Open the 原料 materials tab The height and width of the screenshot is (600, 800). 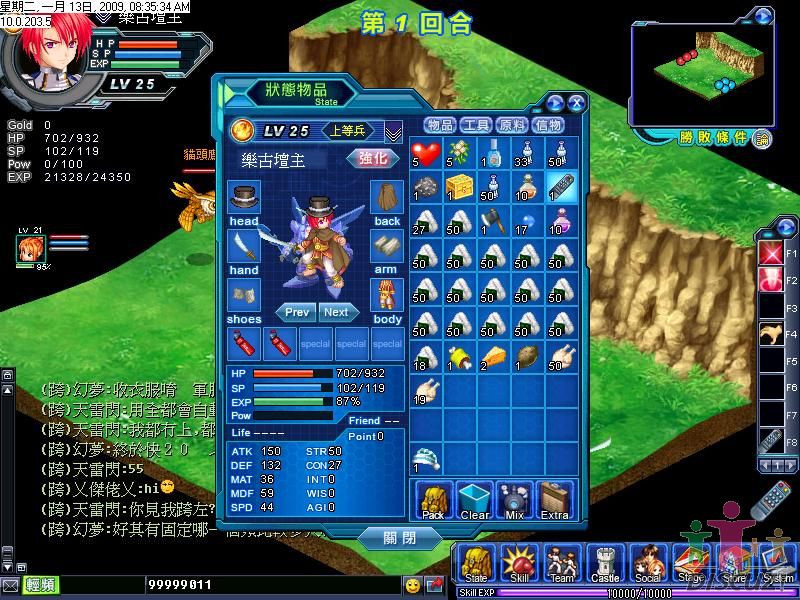coord(512,125)
